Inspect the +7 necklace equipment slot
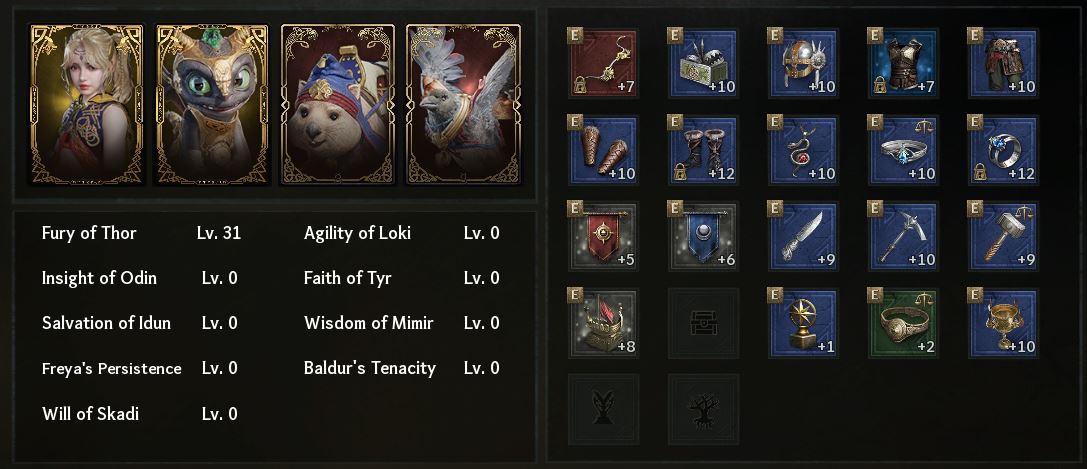Viewport: 1087px width, 469px height. point(603,63)
